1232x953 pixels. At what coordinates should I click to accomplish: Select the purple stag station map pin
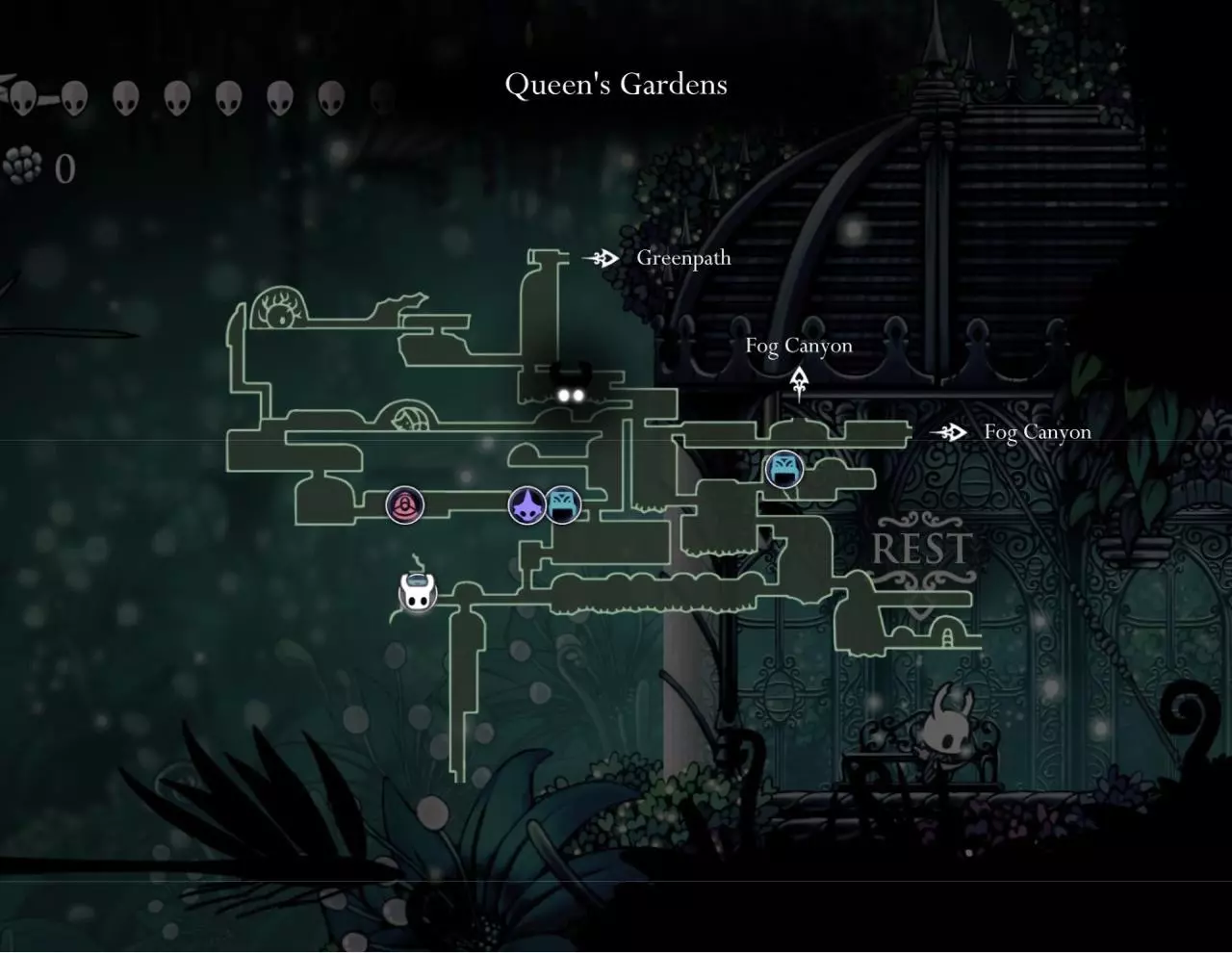(526, 505)
